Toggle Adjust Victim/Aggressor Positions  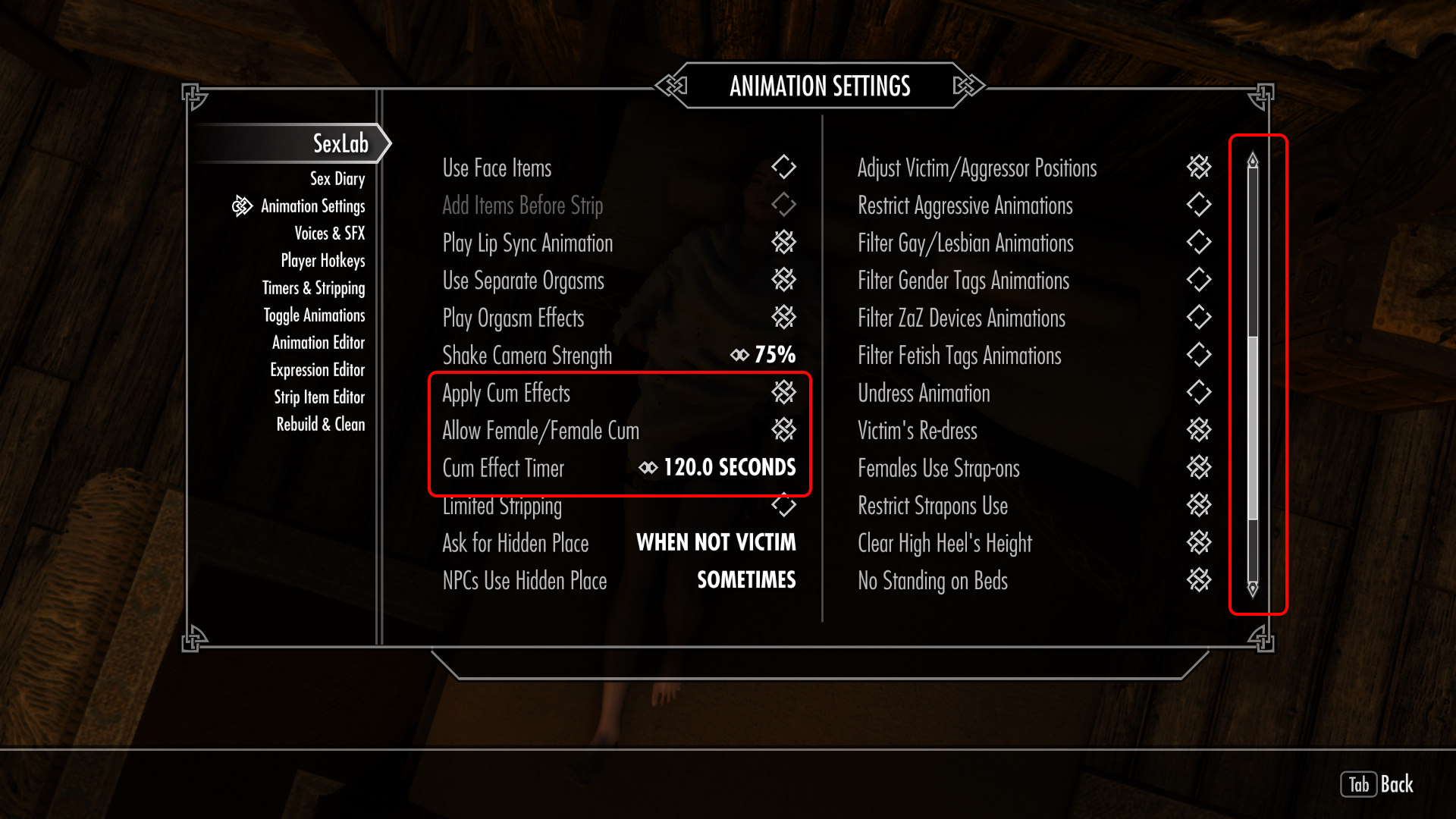click(1198, 168)
